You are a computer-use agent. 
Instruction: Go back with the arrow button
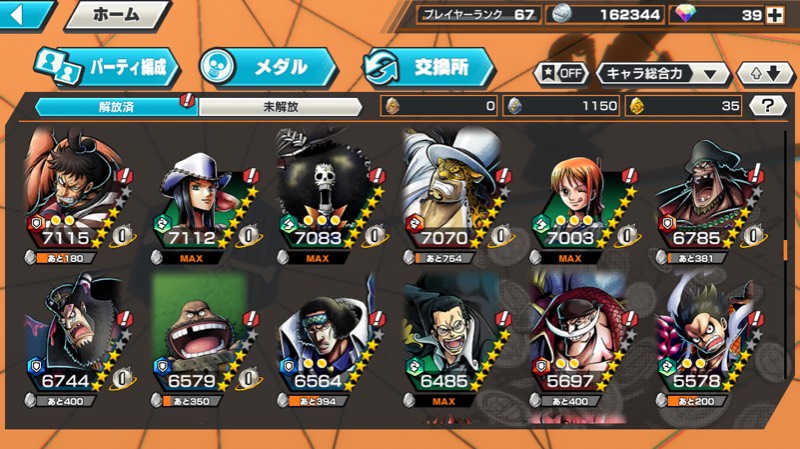tap(25, 15)
